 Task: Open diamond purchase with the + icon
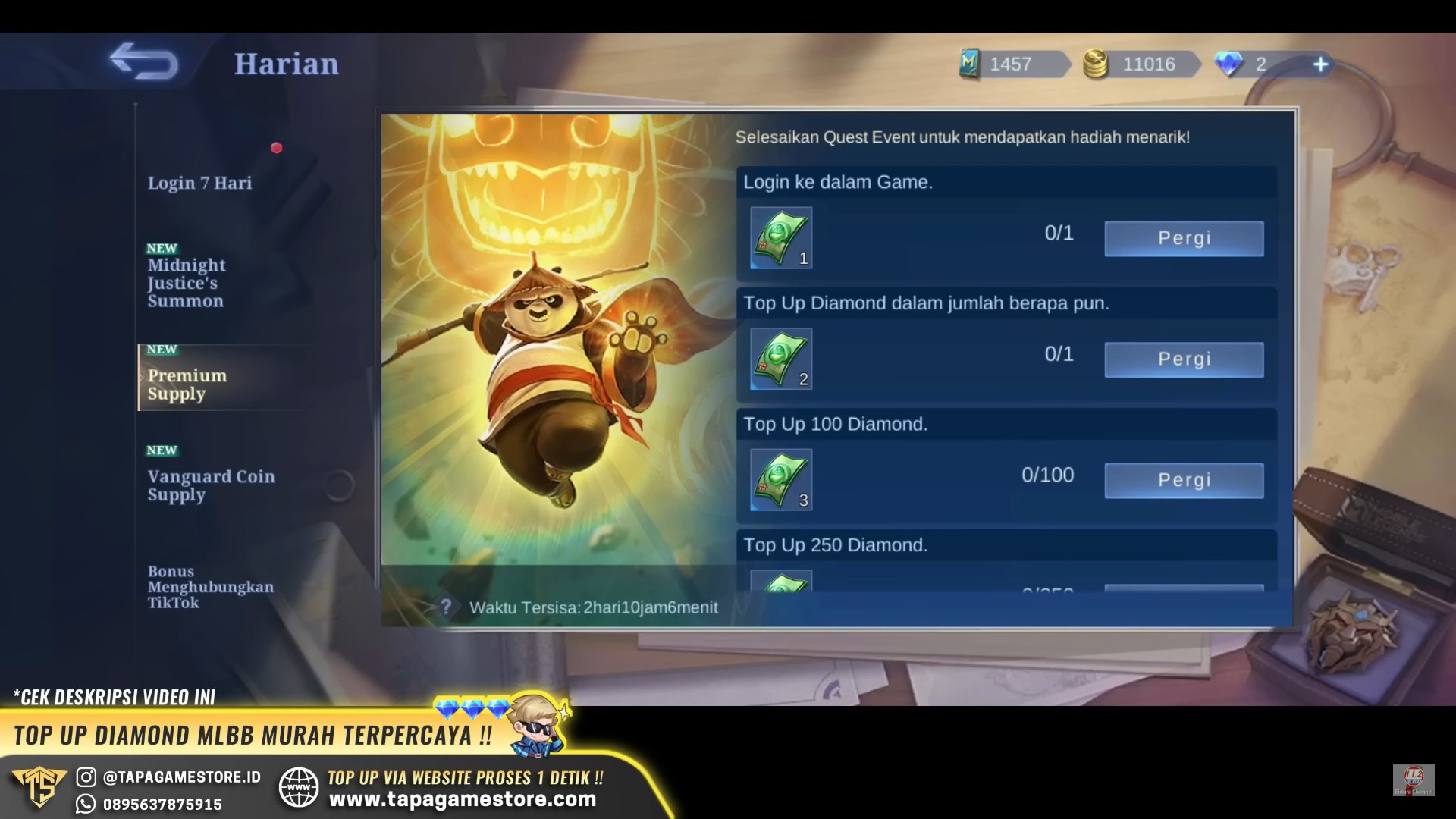(x=1321, y=64)
